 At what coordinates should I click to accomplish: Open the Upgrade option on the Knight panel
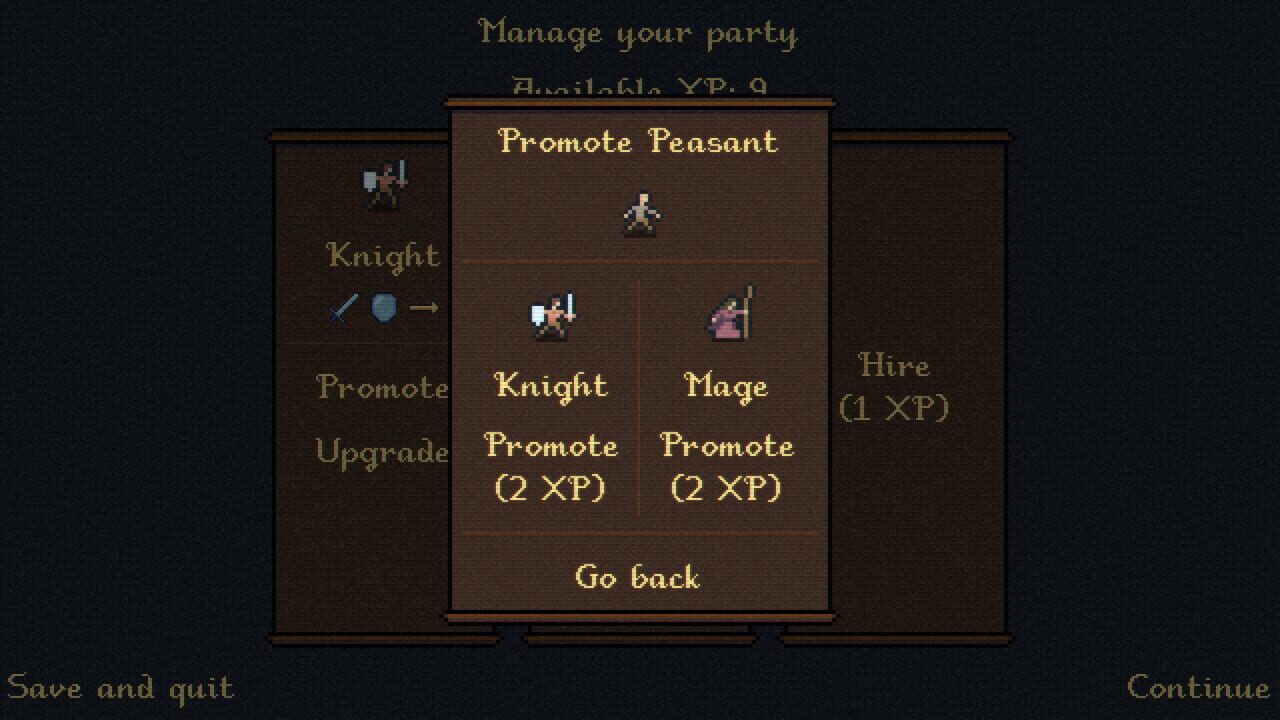tap(383, 452)
